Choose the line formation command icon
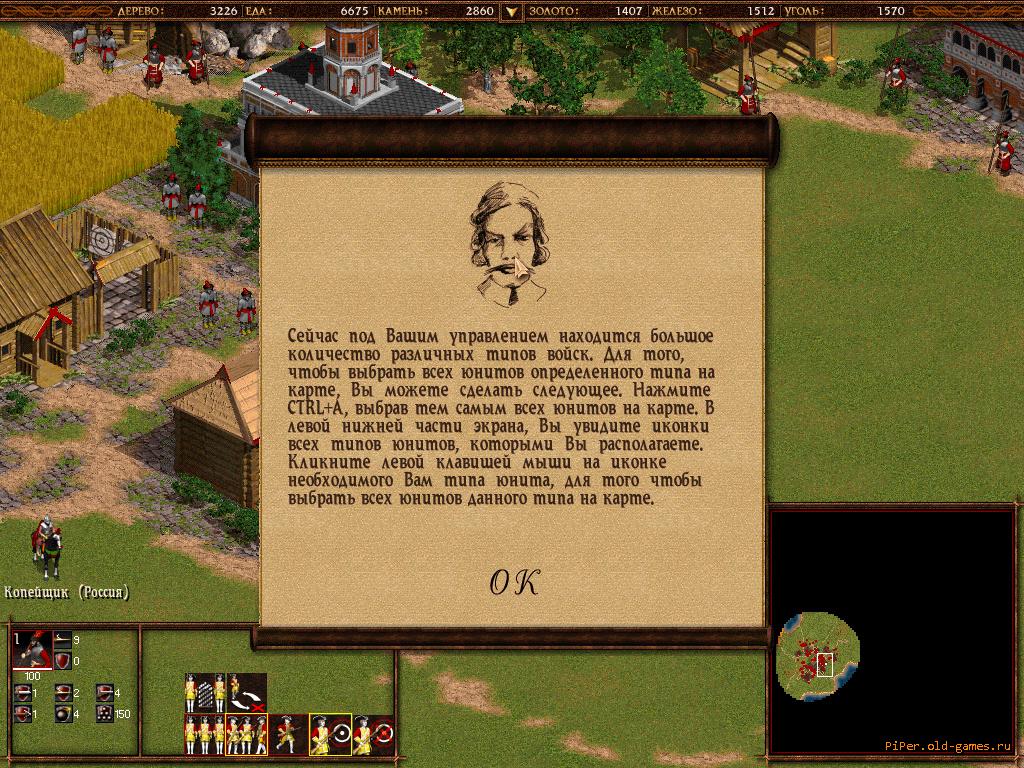 (x=204, y=692)
